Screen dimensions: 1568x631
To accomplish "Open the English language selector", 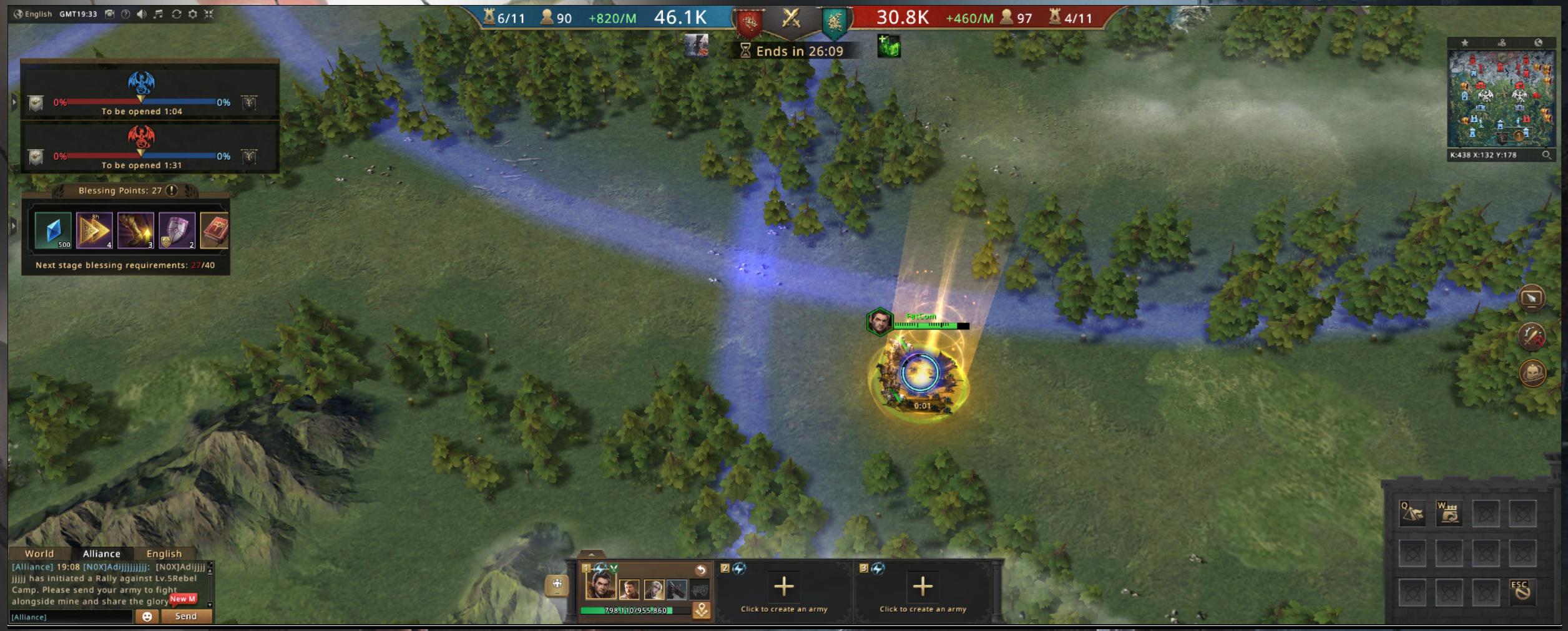I will tap(33, 14).
